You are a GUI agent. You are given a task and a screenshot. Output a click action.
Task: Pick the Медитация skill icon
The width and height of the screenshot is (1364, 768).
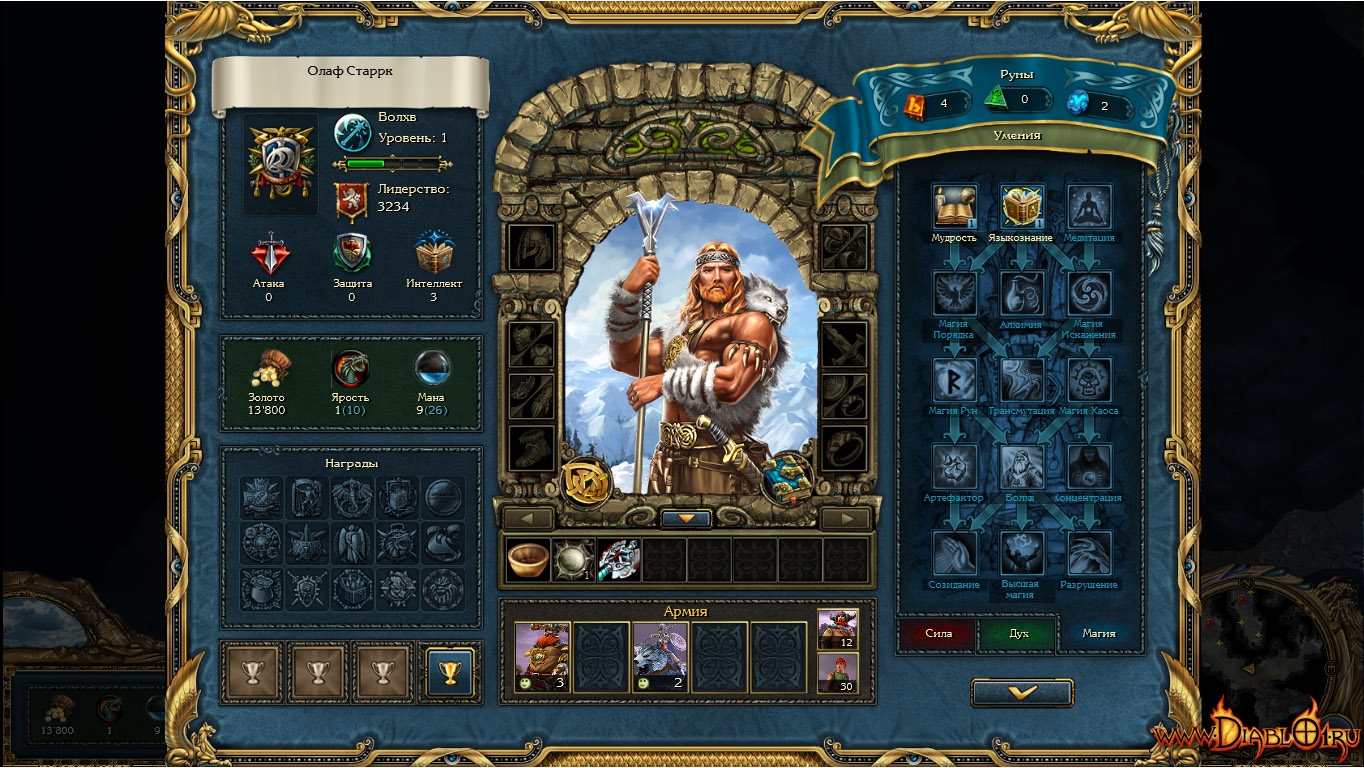pyautogui.click(x=1089, y=207)
